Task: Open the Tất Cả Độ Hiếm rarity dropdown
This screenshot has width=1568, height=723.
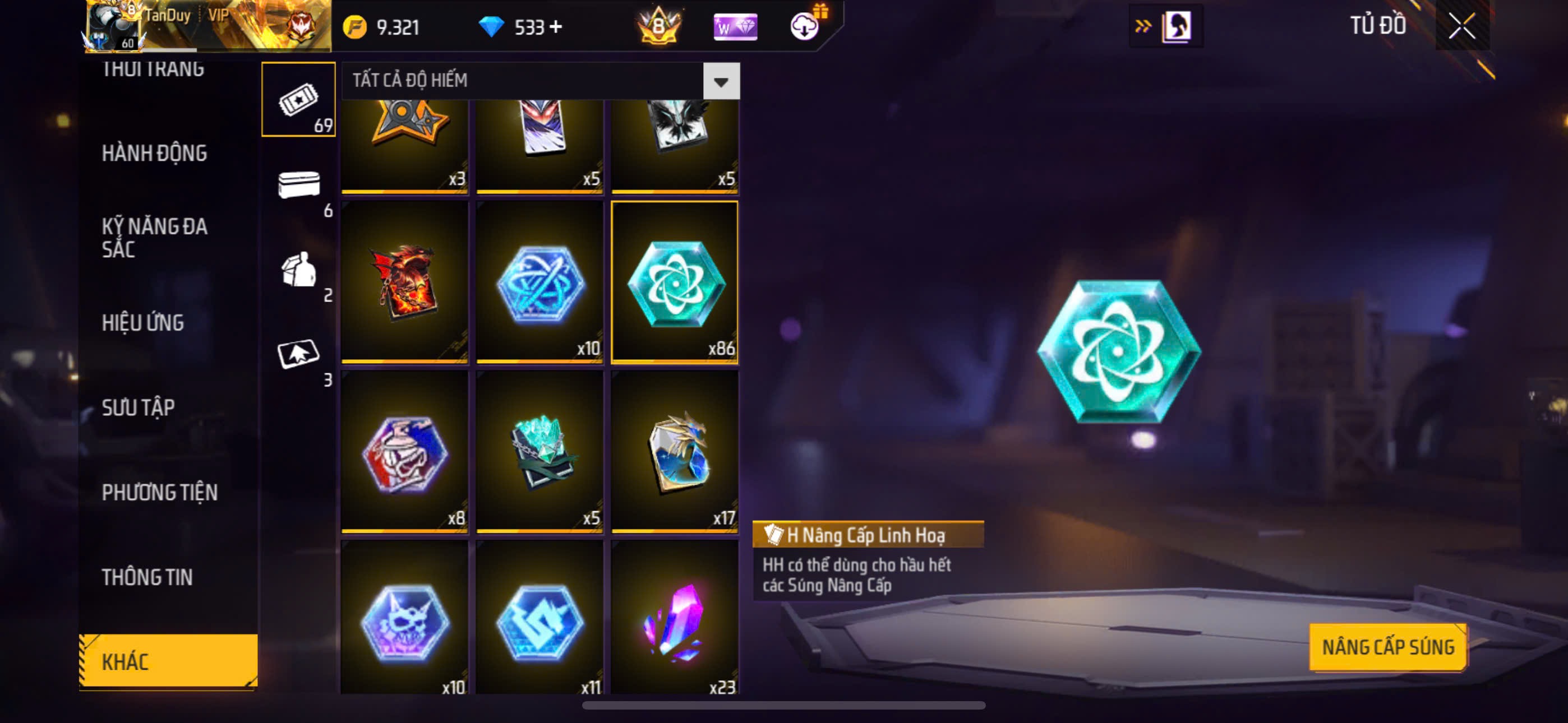Action: 721,81
